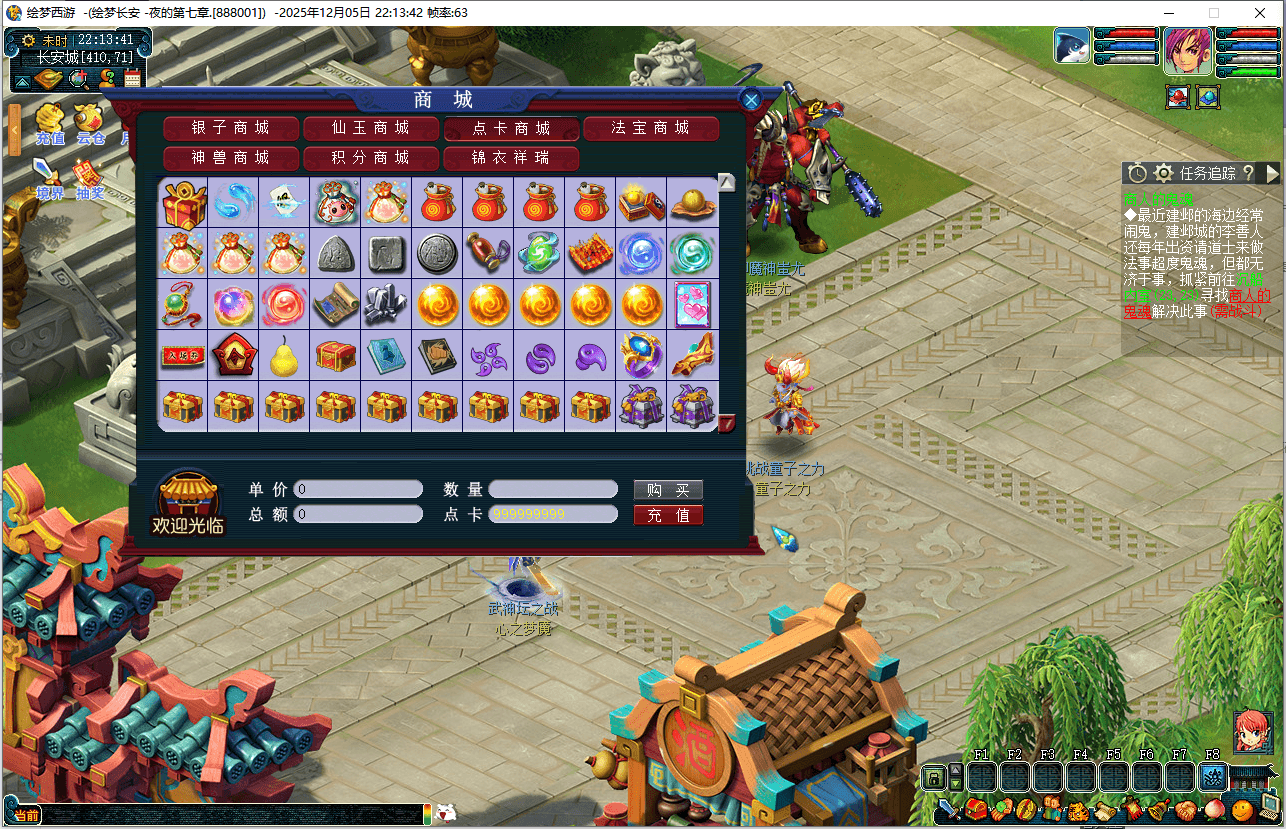
Task: Choose the red gift box with gold coin
Action: pos(183,202)
